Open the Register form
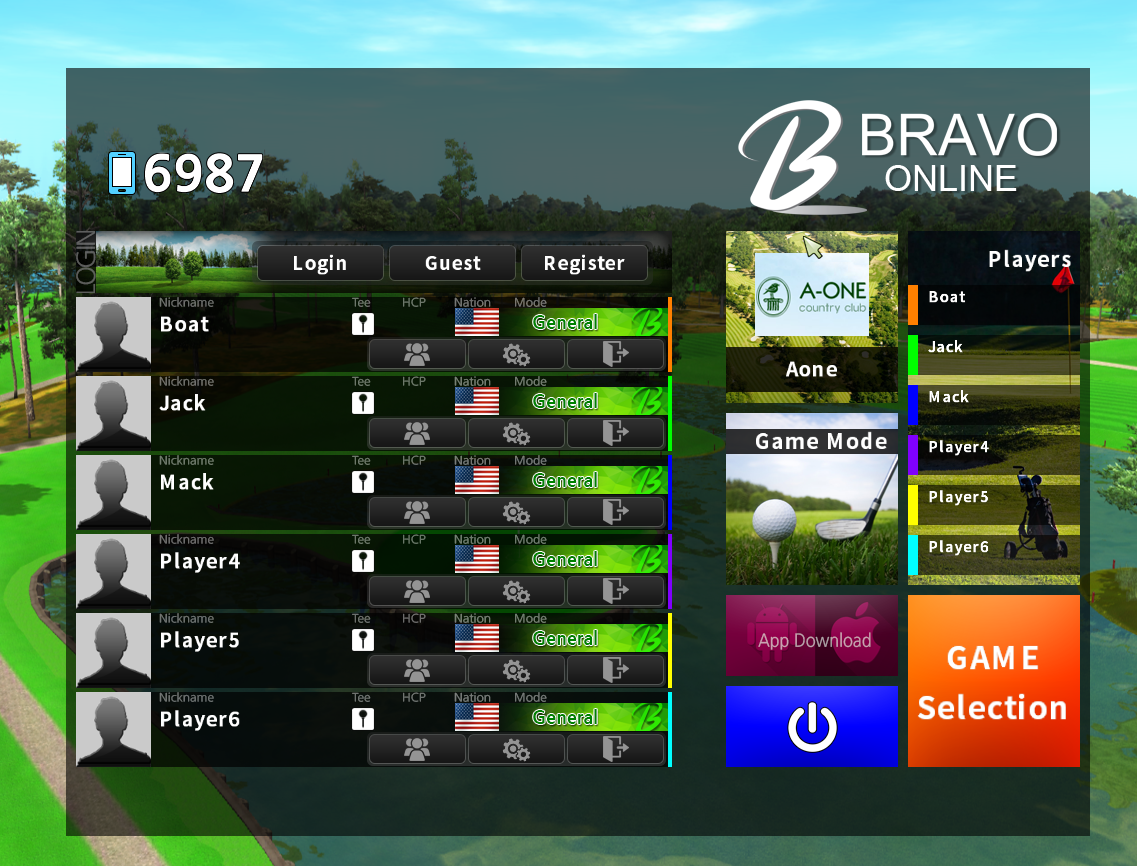This screenshot has height=866, width=1137. click(x=584, y=263)
